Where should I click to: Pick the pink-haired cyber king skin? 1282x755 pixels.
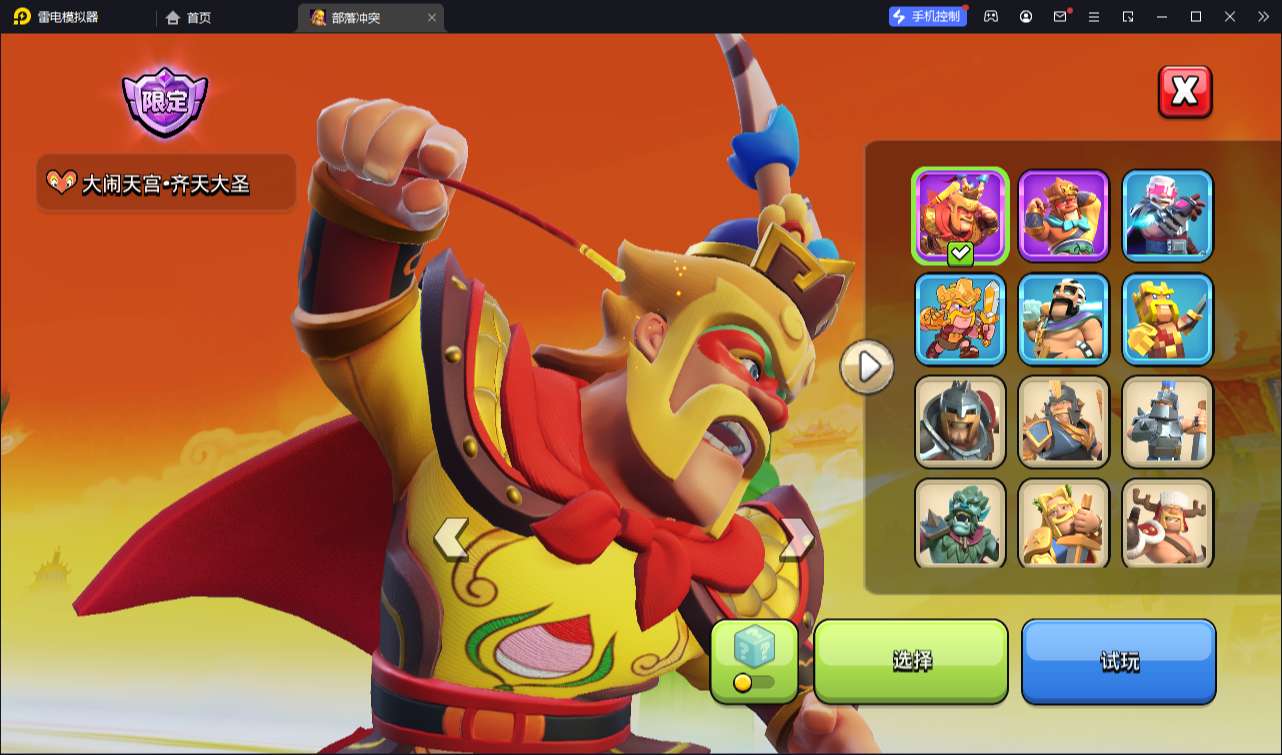tap(1167, 215)
